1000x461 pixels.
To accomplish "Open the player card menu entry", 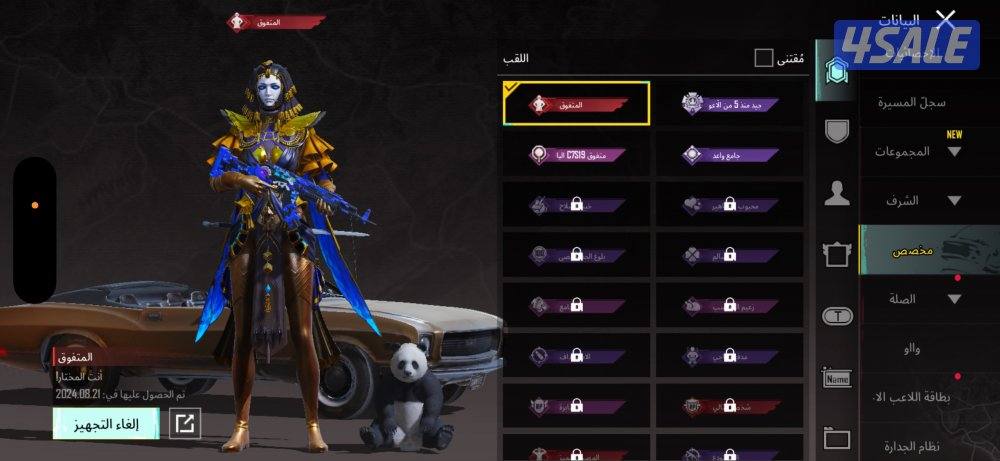I will coord(918,396).
